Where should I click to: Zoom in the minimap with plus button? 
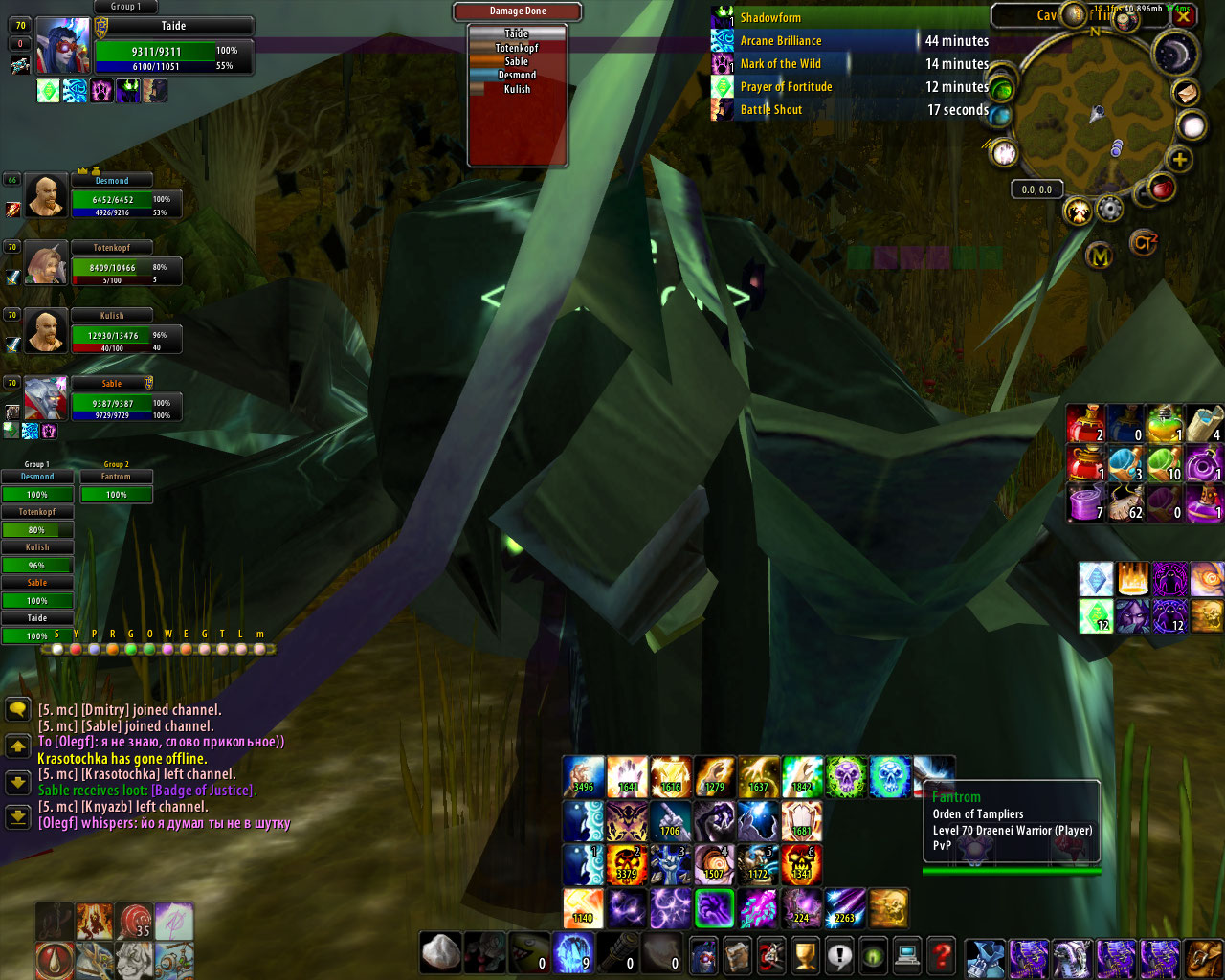pyautogui.click(x=1180, y=160)
